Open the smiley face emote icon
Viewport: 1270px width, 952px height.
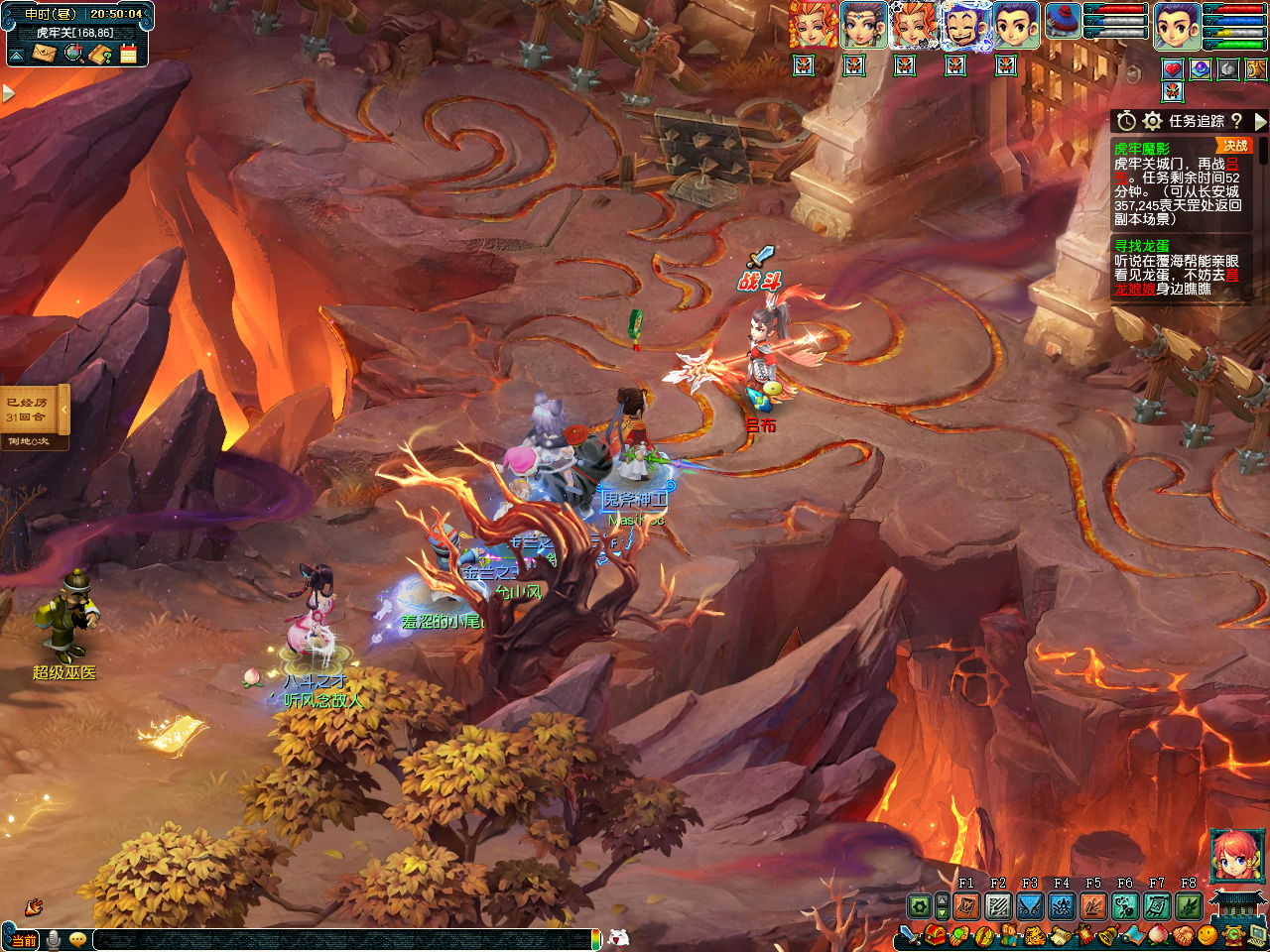point(1207,935)
